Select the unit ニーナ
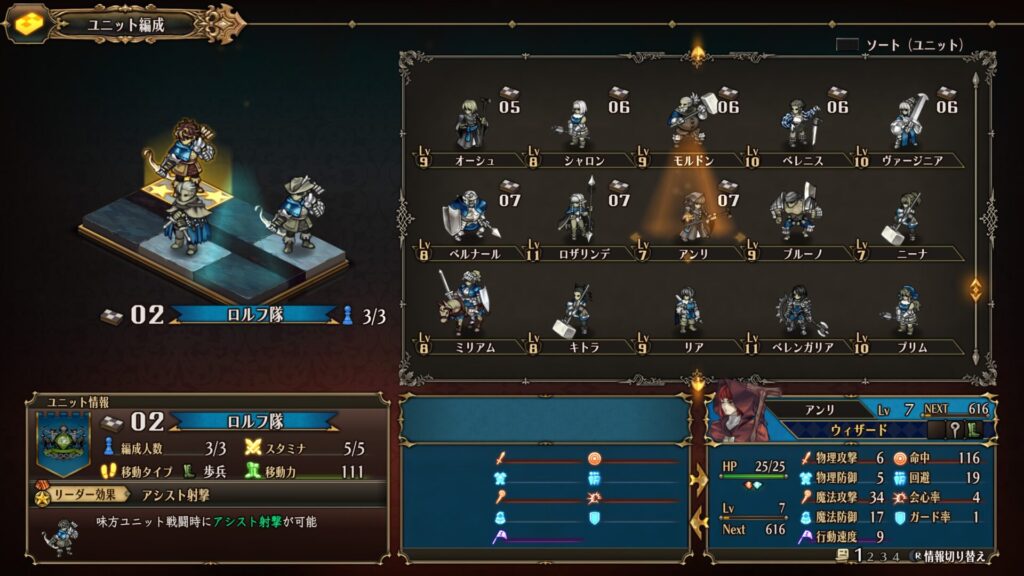 (x=906, y=217)
